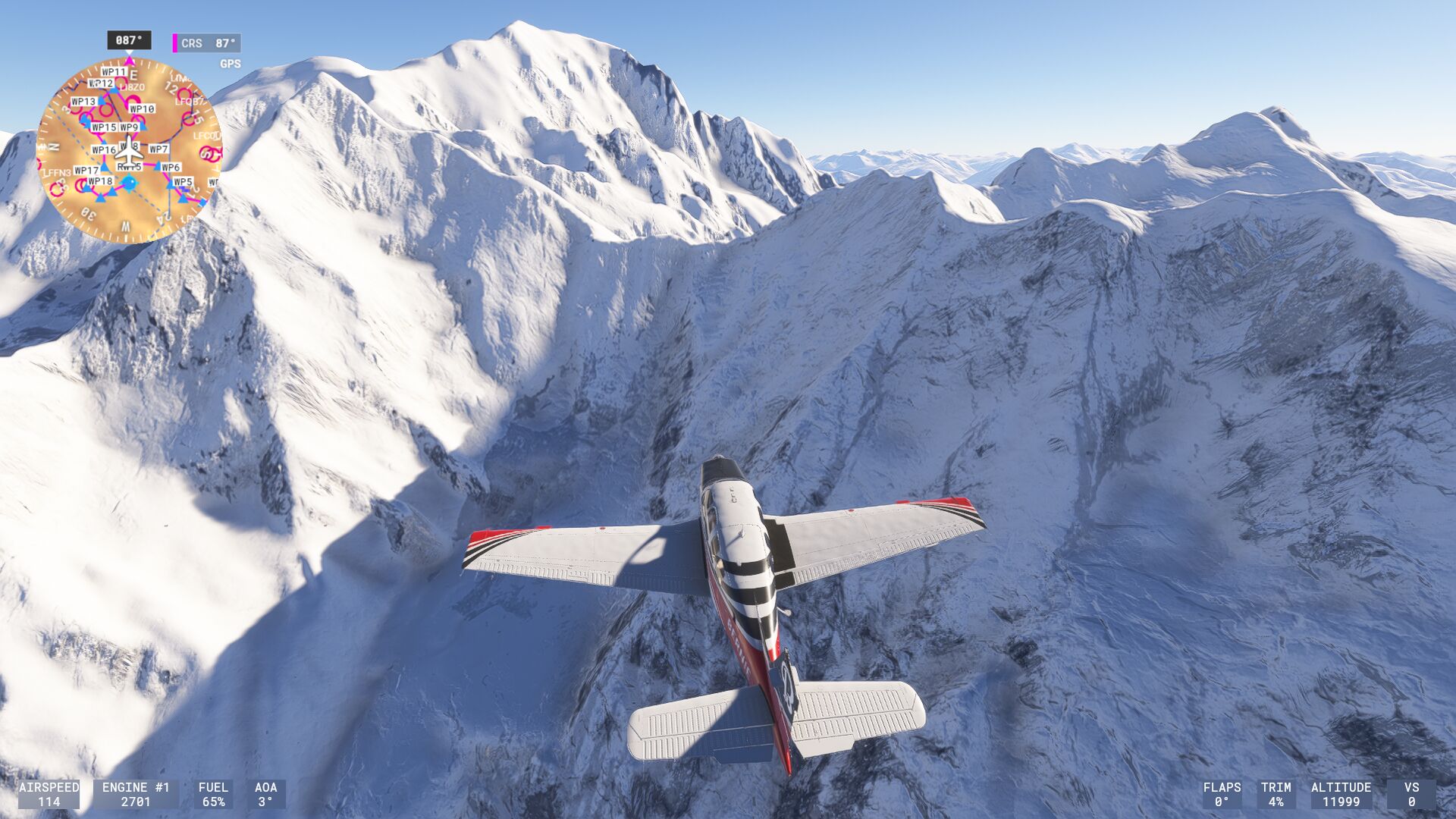Pick the WP17 waypoint marker
Screen dimensions: 1456x819
pyautogui.click(x=86, y=171)
